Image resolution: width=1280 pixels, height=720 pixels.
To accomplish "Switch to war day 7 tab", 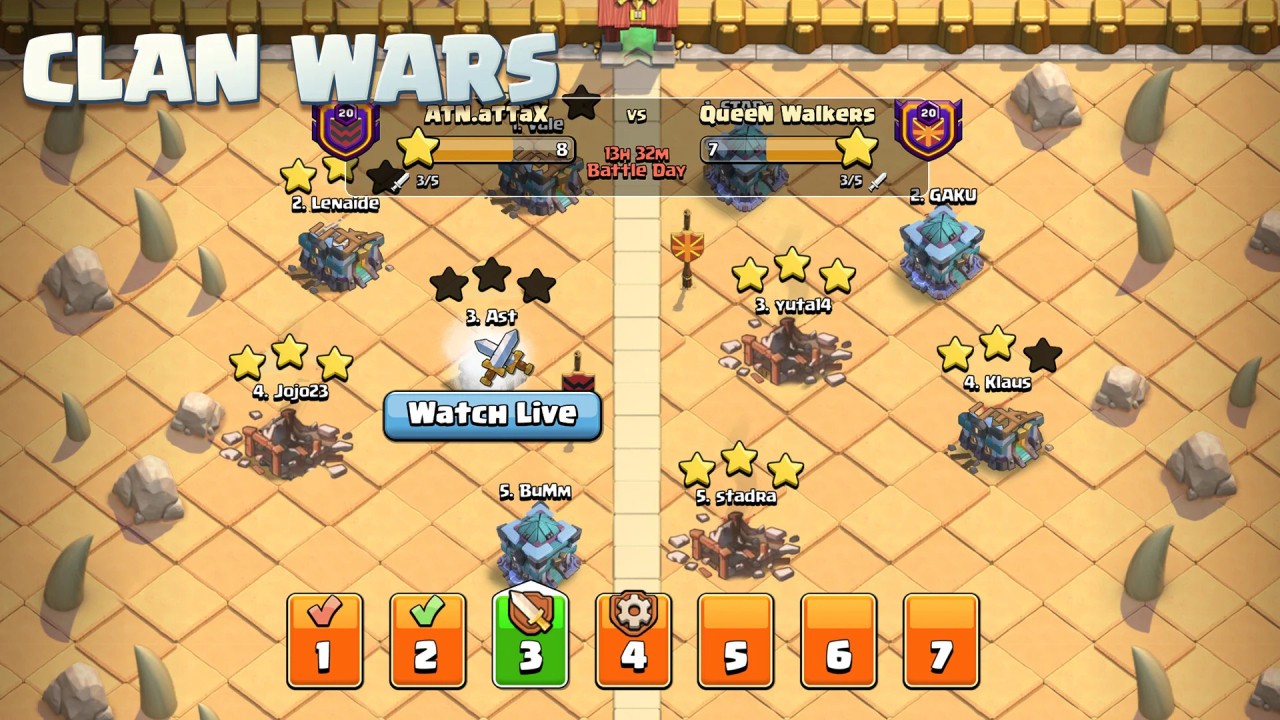I will click(x=942, y=639).
